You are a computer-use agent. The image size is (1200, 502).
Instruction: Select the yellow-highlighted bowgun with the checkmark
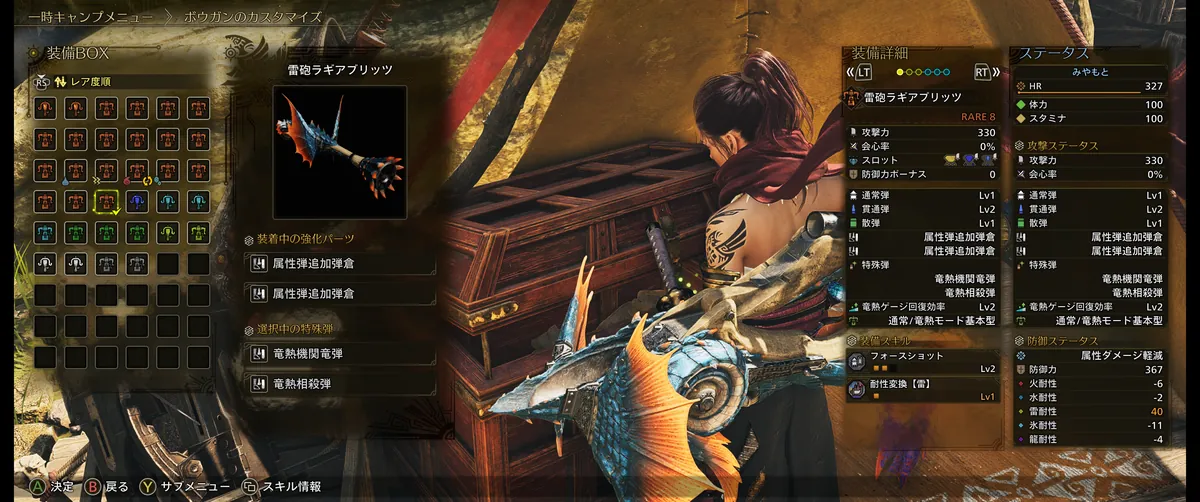click(106, 201)
